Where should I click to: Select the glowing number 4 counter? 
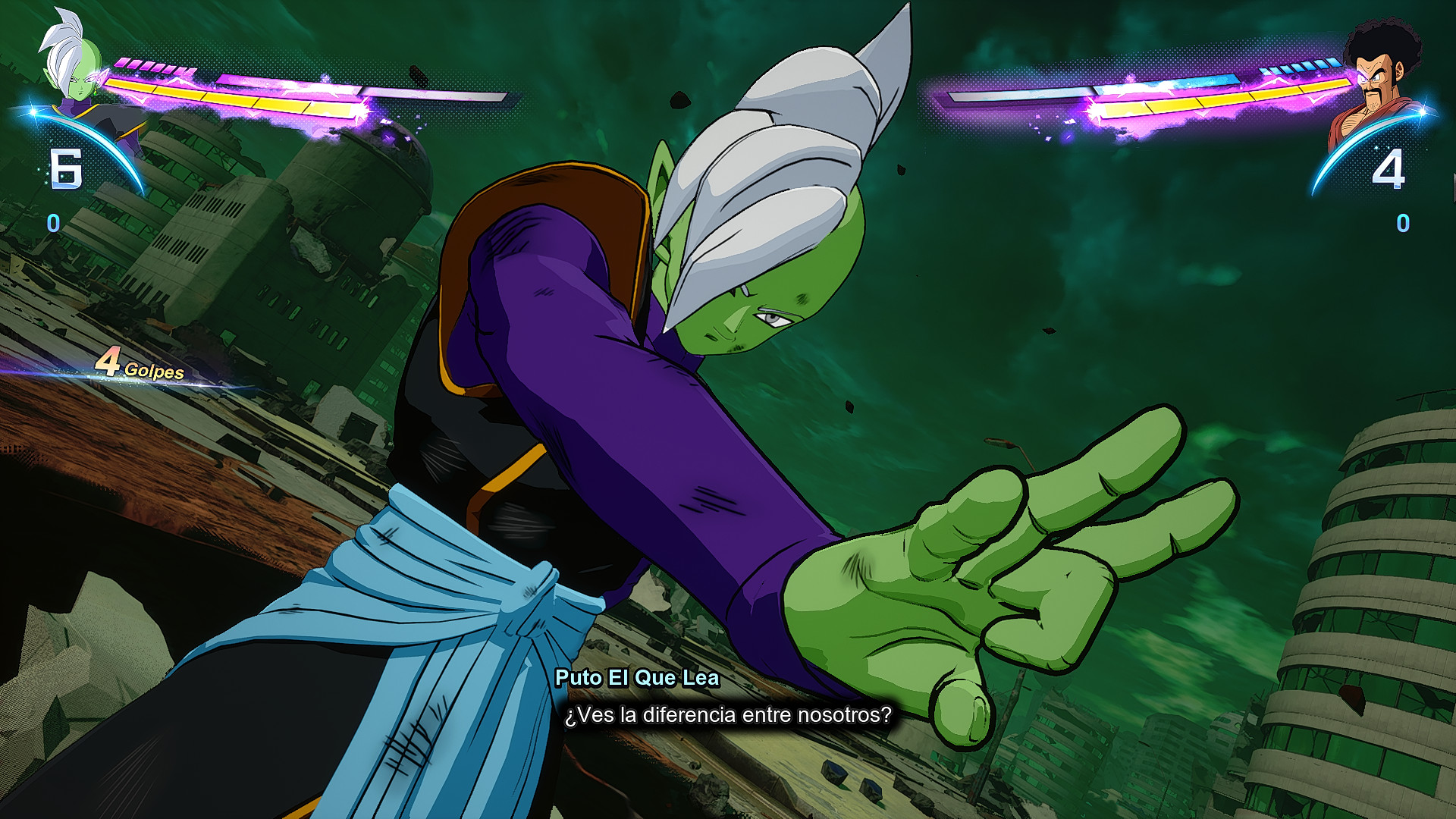pyautogui.click(x=1389, y=168)
